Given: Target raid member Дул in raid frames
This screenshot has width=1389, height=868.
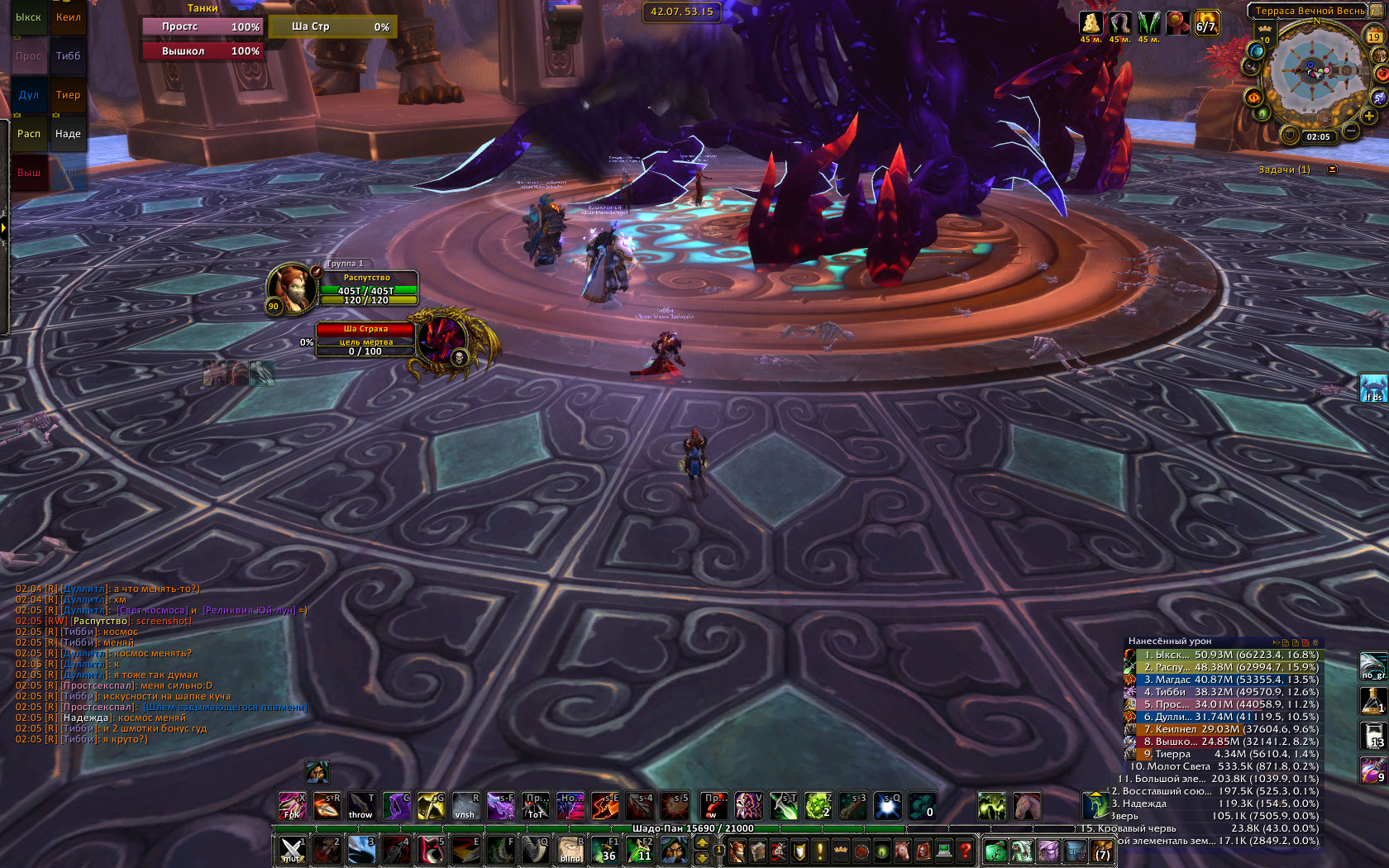Looking at the screenshot, I should (x=29, y=95).
